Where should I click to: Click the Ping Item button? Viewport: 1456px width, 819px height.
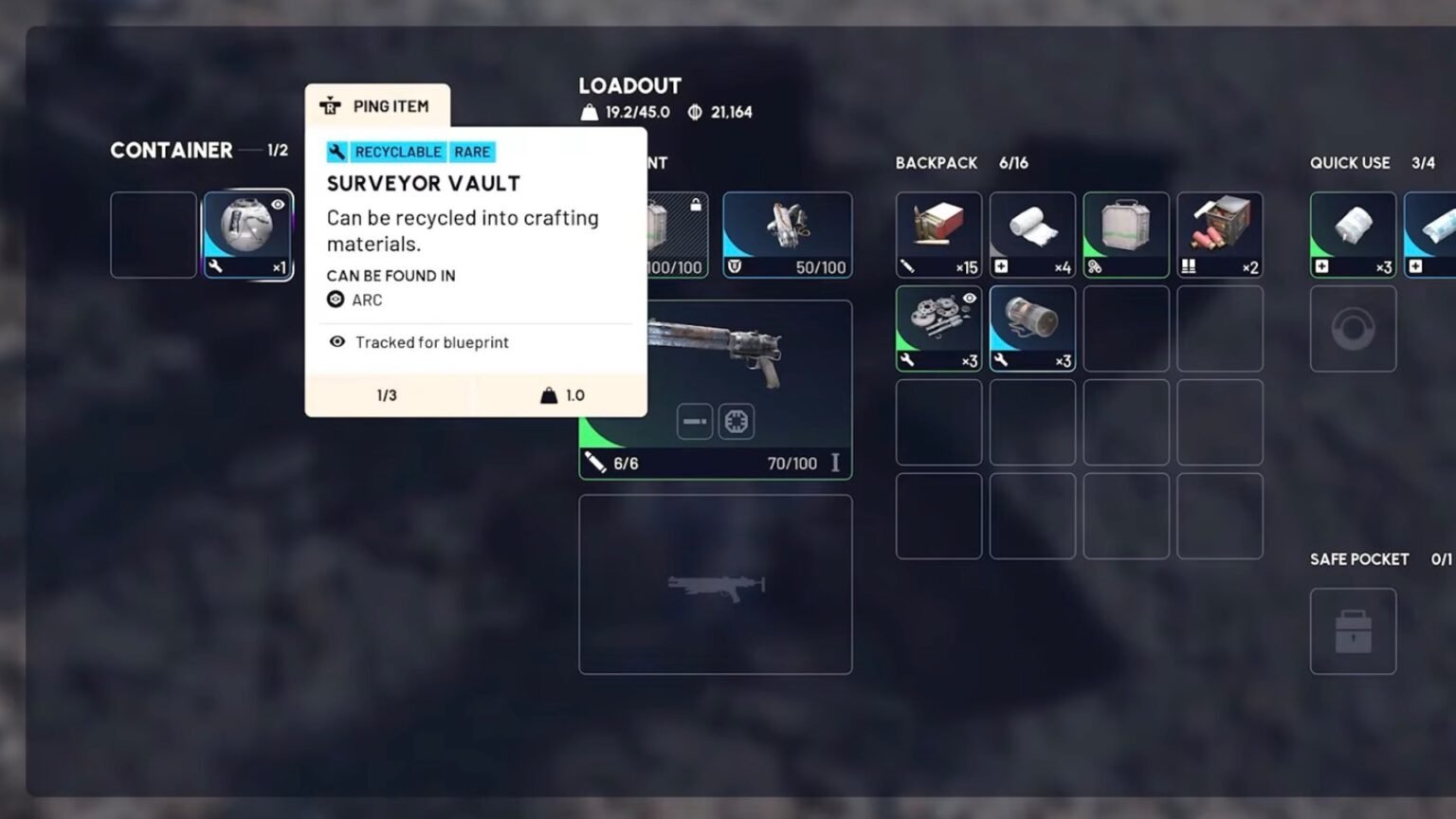click(377, 105)
